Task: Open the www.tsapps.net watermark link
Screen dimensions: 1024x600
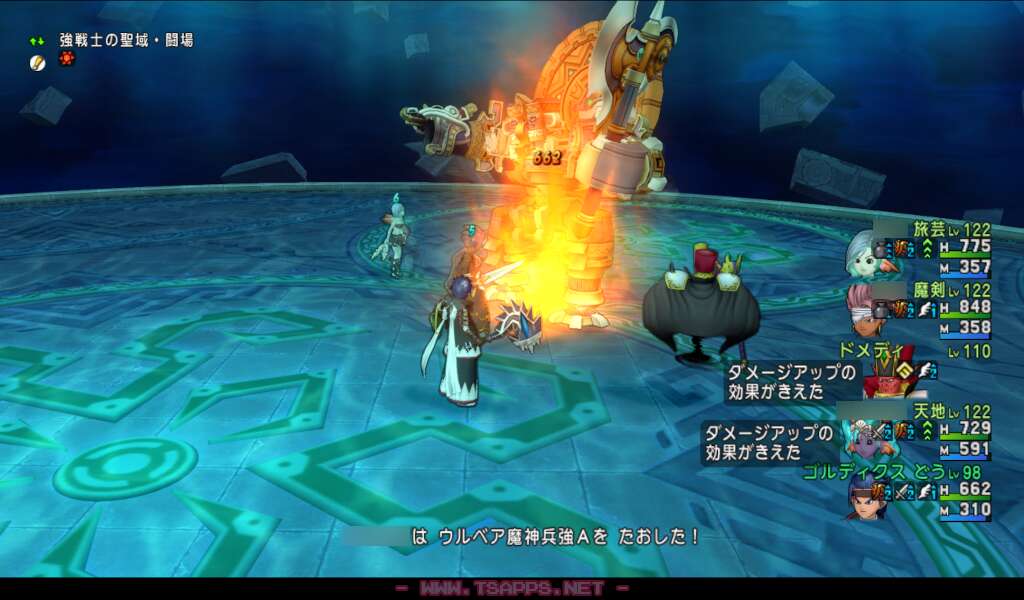Action: [512, 589]
